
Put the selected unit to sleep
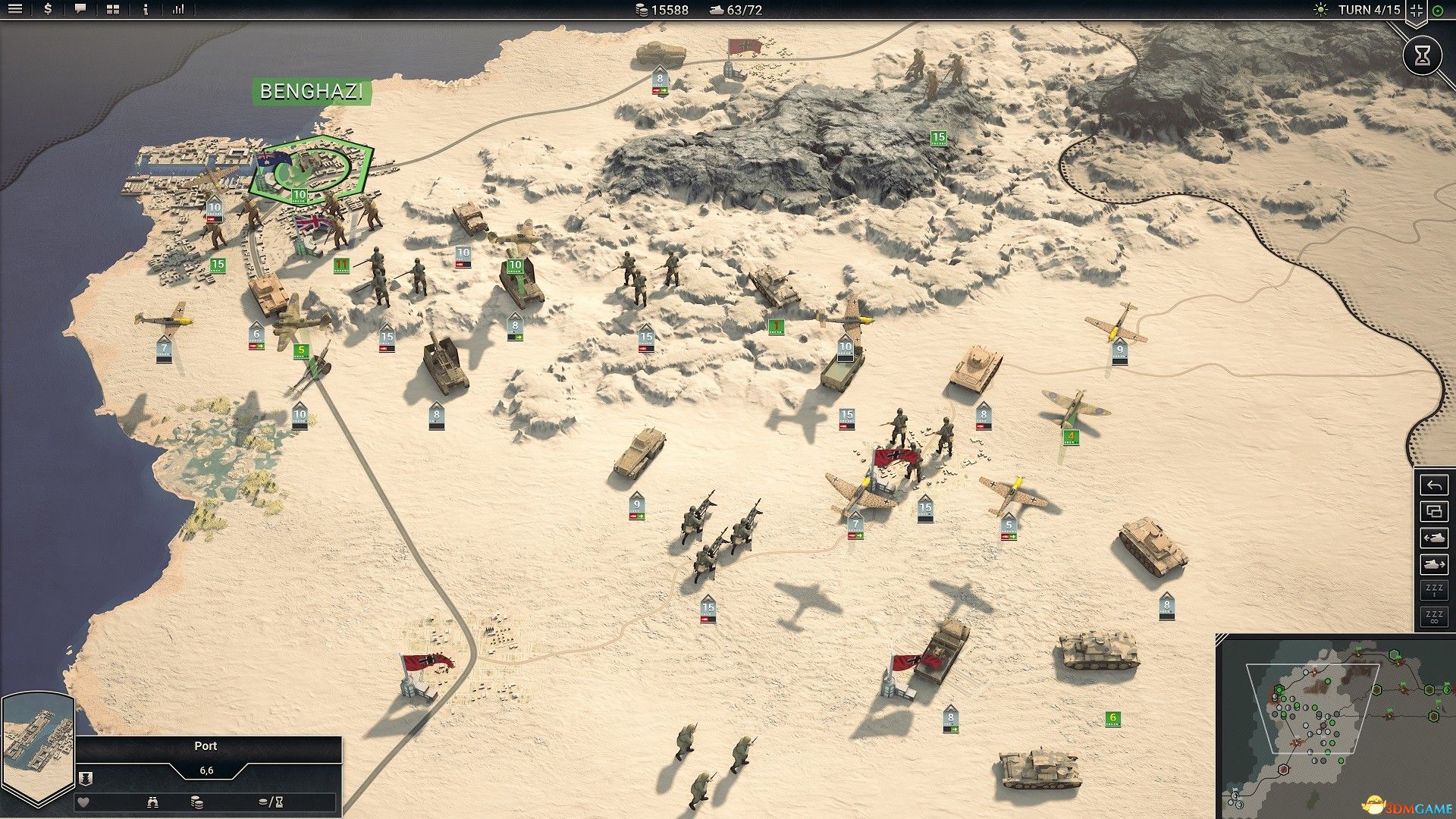coord(1434,590)
